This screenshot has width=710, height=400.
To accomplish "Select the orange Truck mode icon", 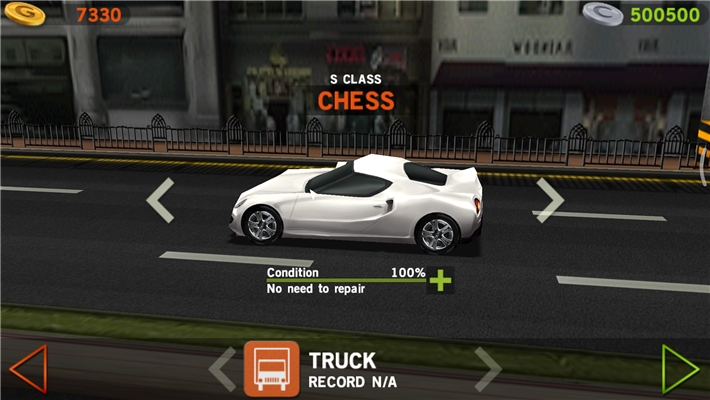I will [x=271, y=369].
